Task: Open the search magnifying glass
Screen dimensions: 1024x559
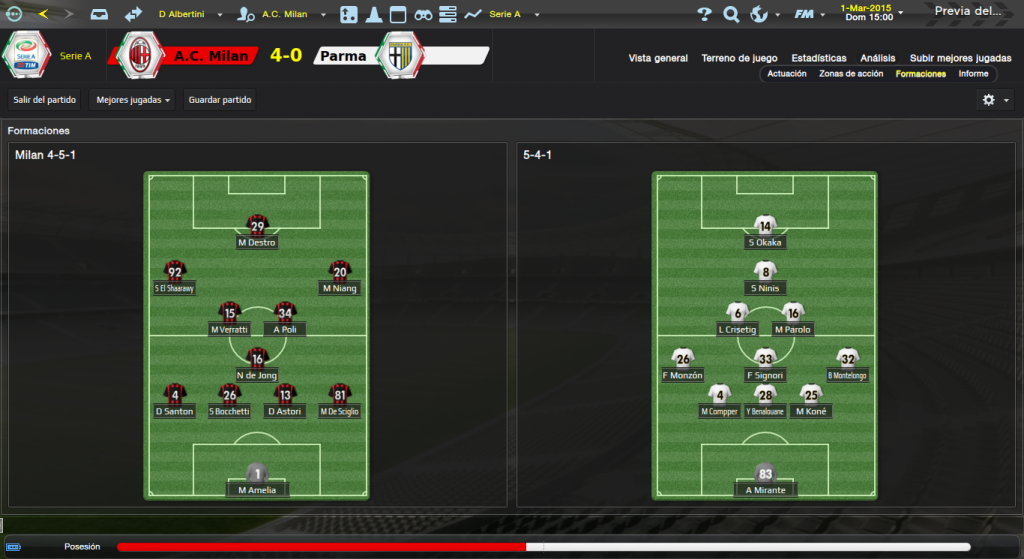Action: click(x=731, y=14)
